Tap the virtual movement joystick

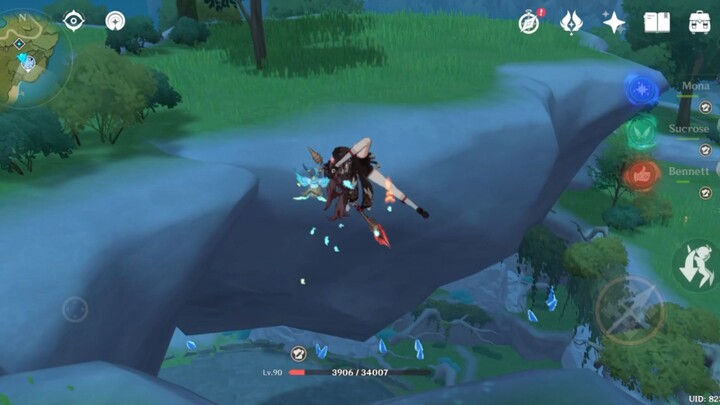point(75,309)
